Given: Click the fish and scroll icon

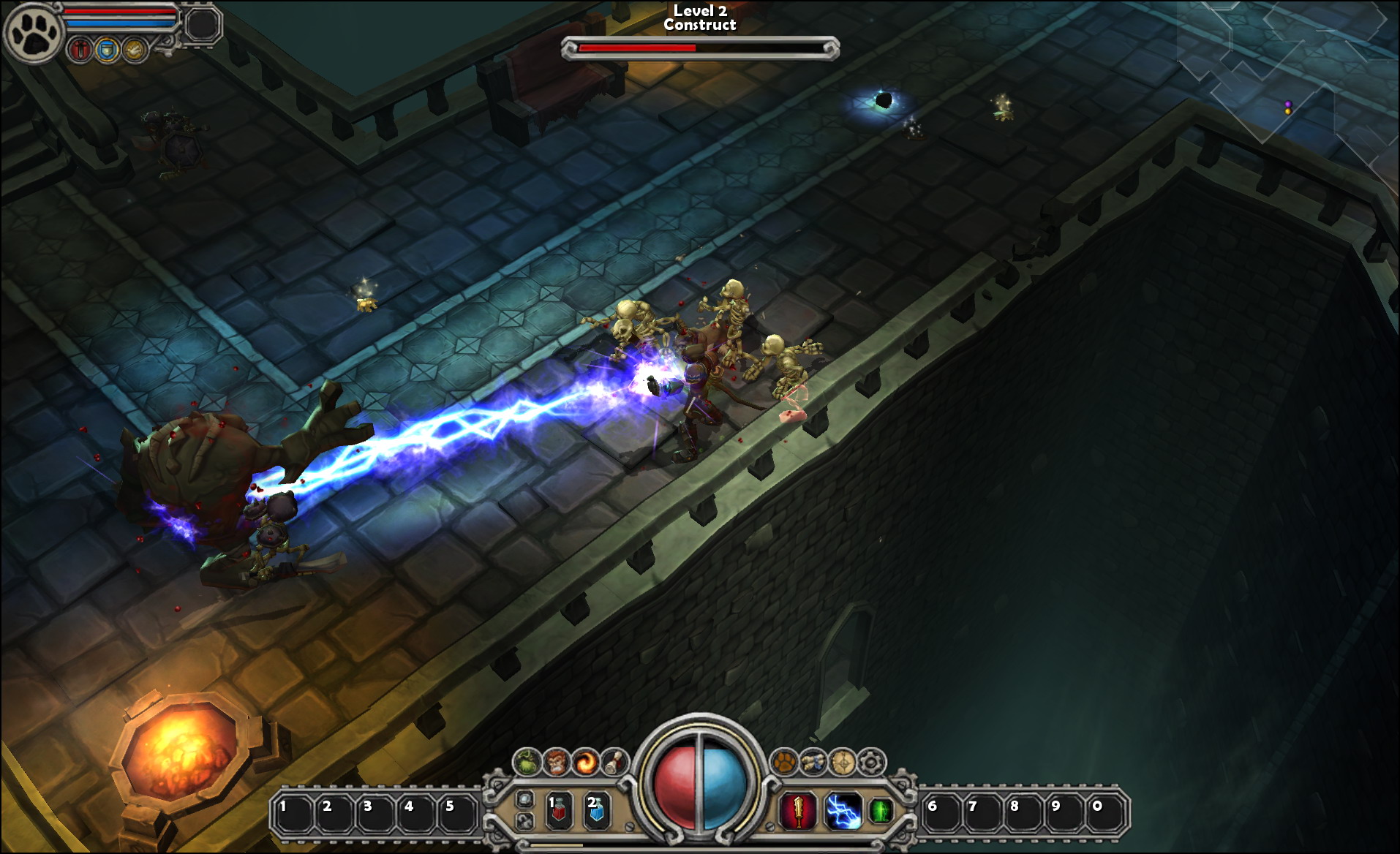Looking at the screenshot, I should point(813,763).
